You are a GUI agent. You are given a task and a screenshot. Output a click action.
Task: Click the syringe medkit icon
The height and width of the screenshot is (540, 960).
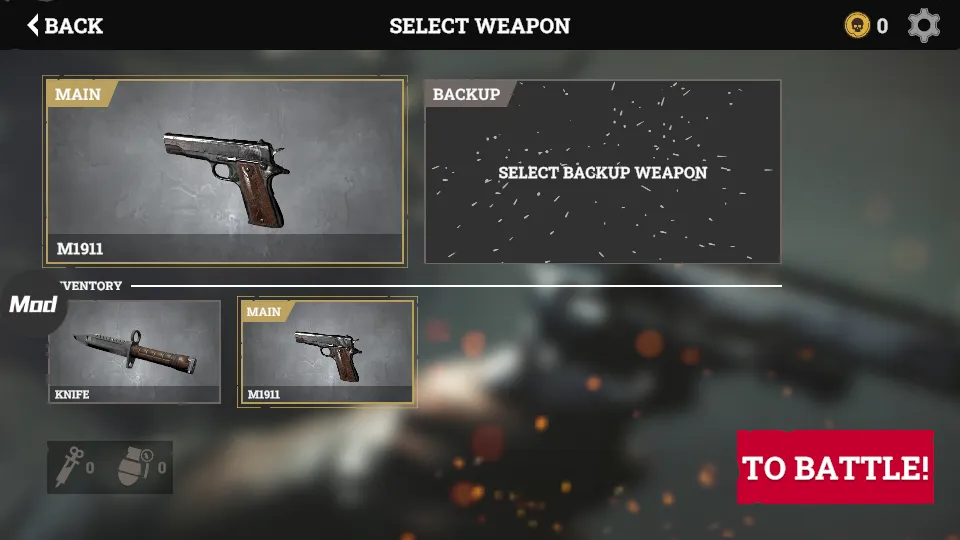(68, 467)
